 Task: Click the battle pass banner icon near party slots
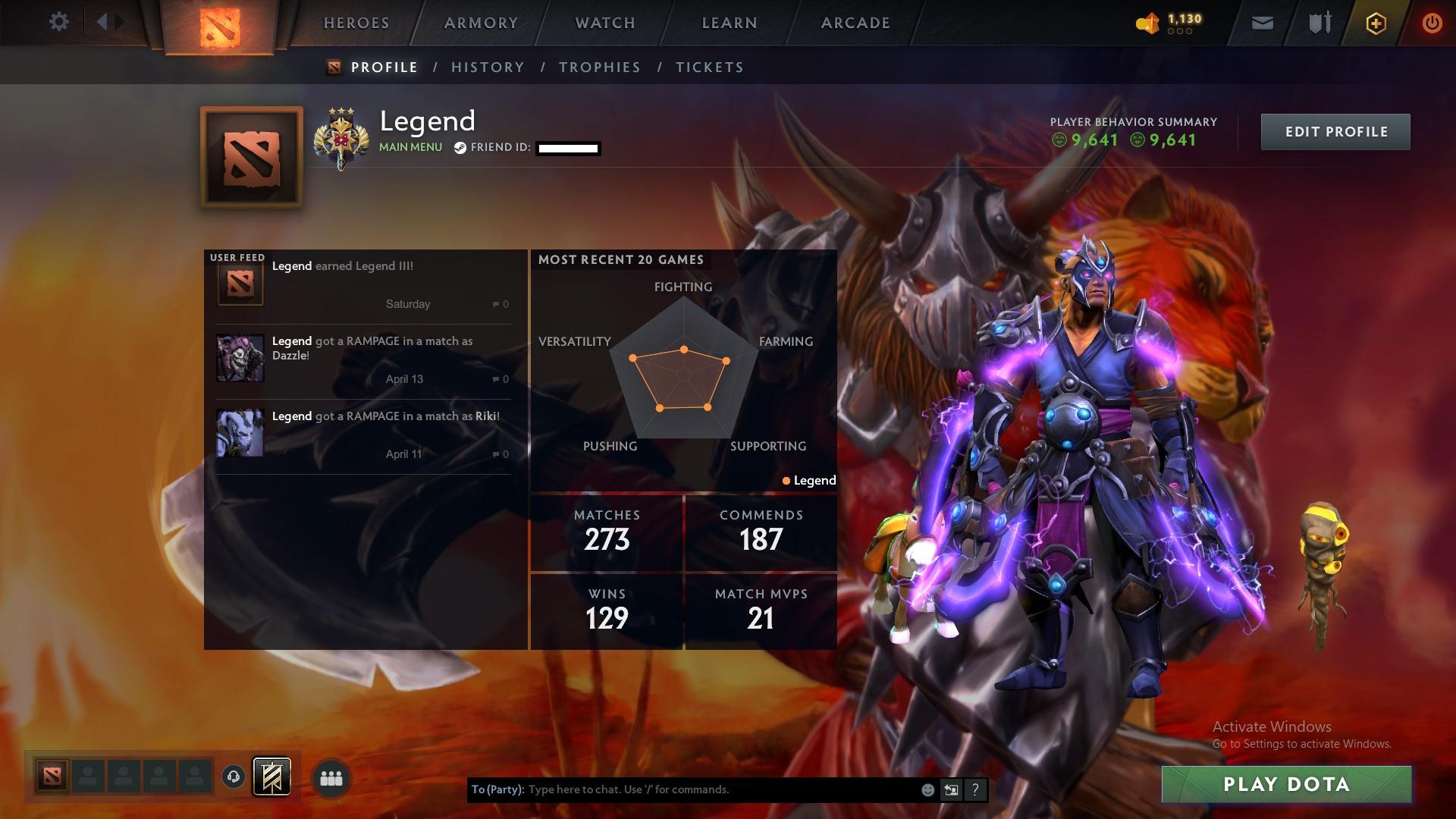pyautogui.click(x=273, y=778)
